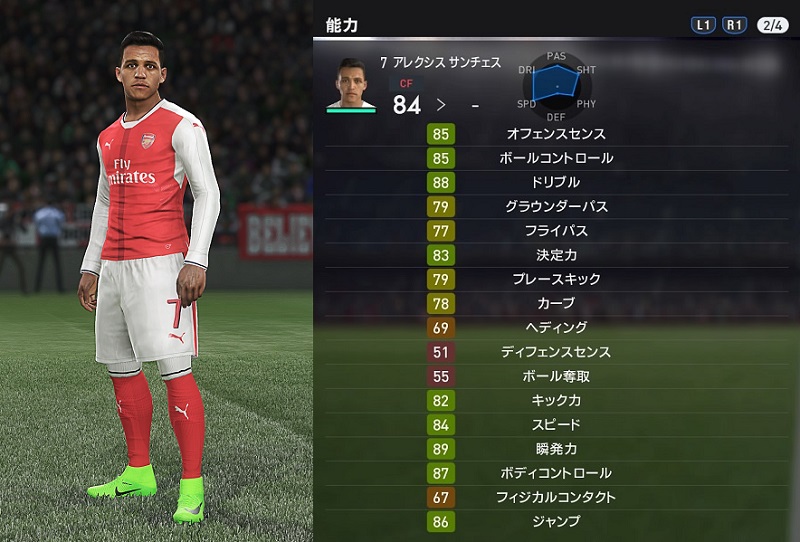The image size is (800, 542).
Task: Open the pentagon ability radar chart
Action: point(557,86)
